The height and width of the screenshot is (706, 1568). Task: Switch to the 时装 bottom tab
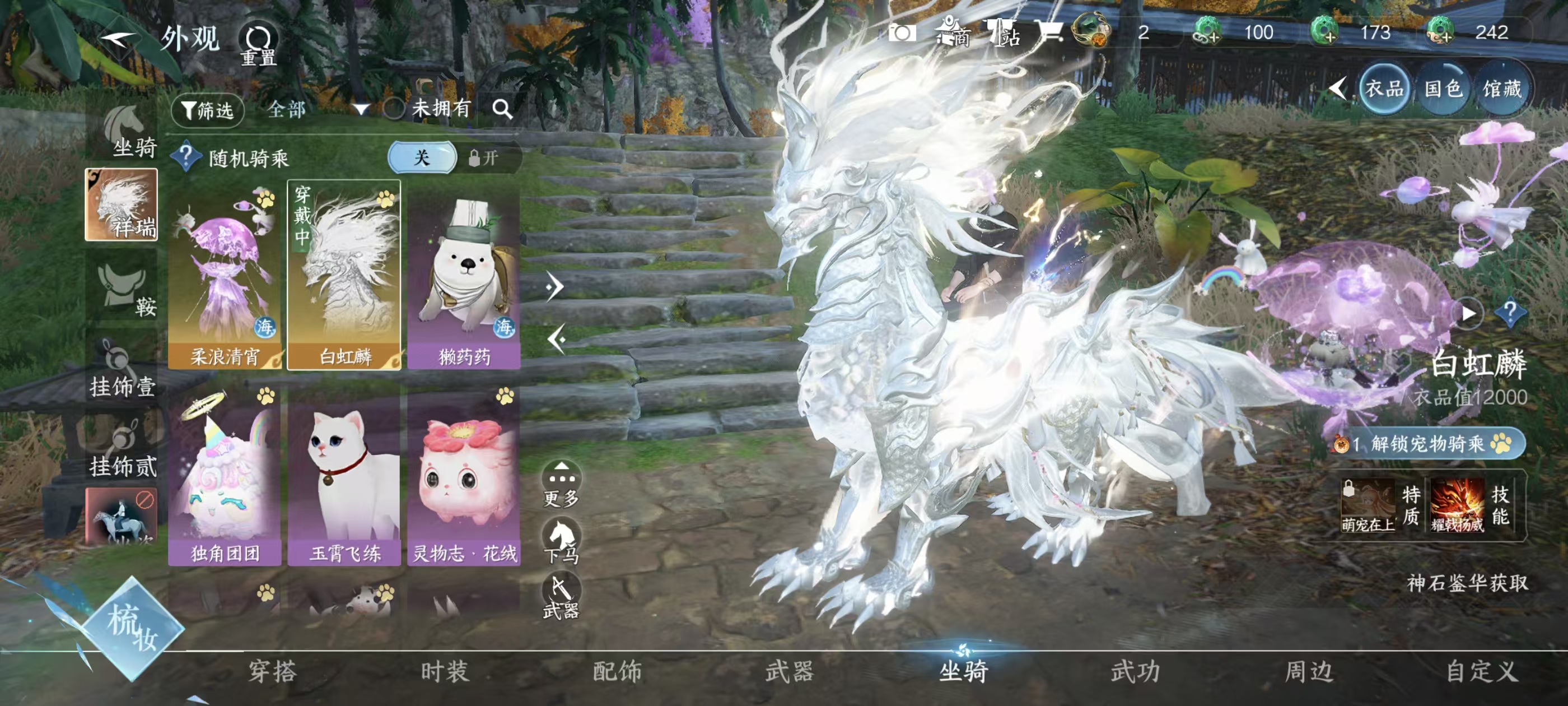[x=445, y=671]
